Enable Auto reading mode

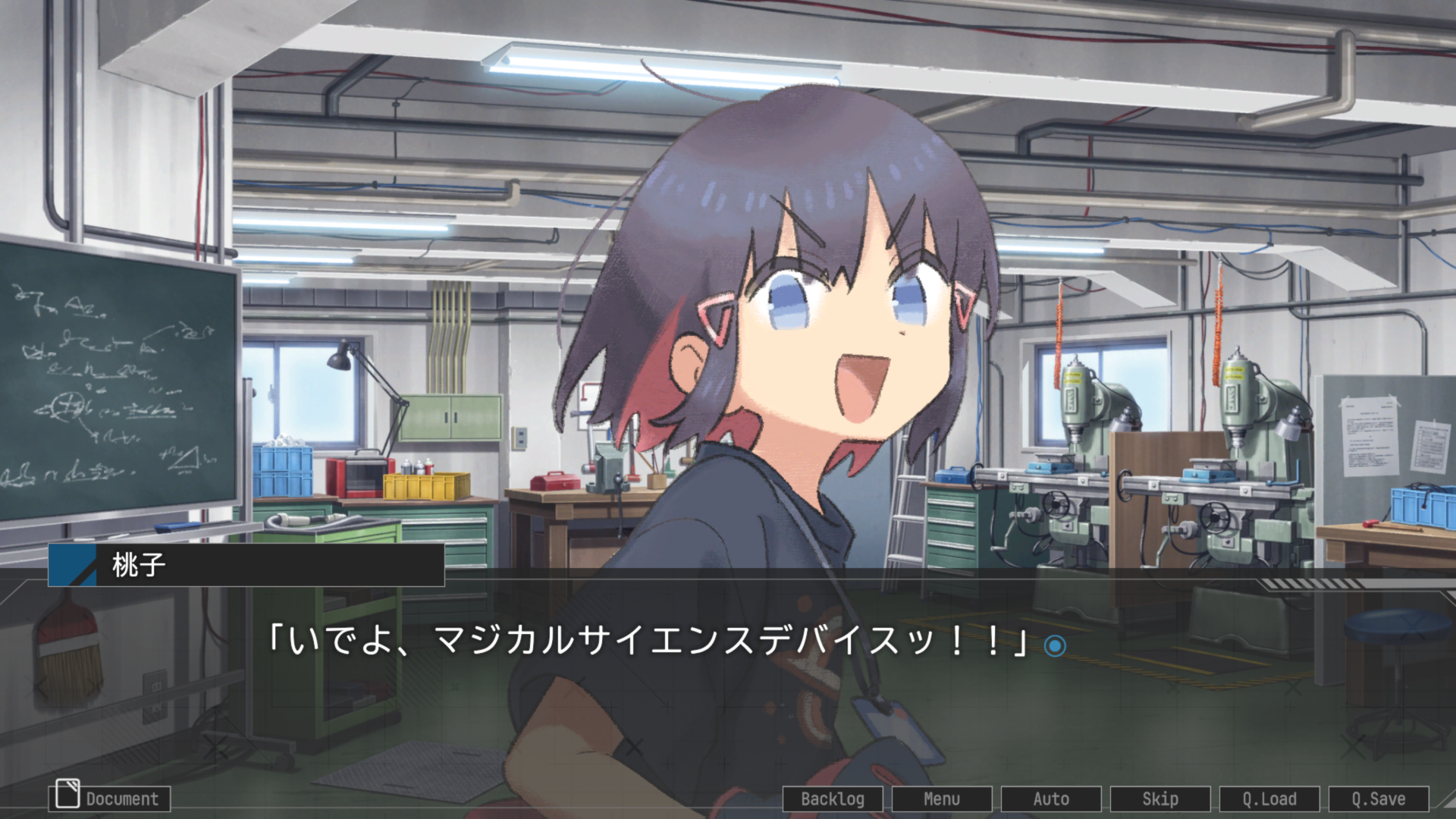1051,799
